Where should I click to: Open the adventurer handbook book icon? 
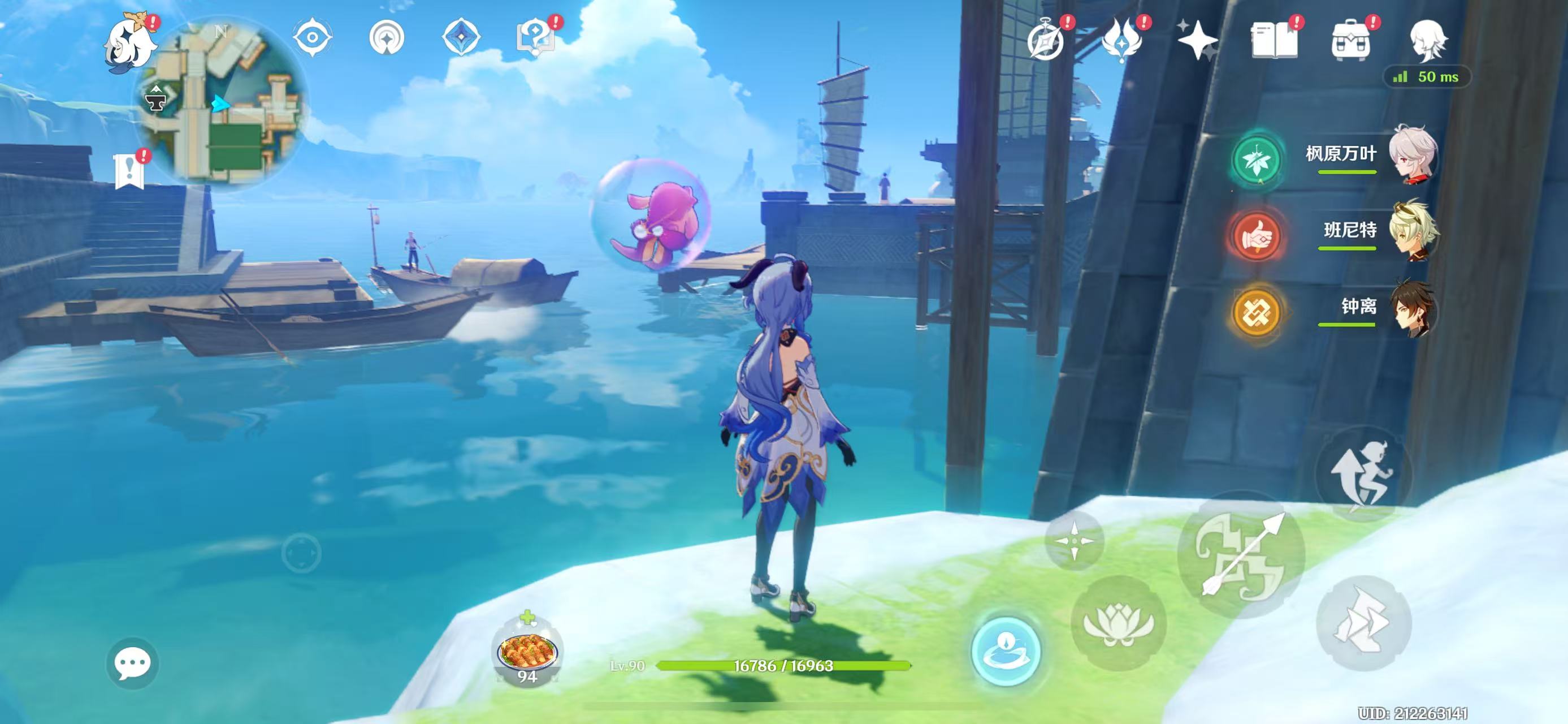[x=1274, y=40]
